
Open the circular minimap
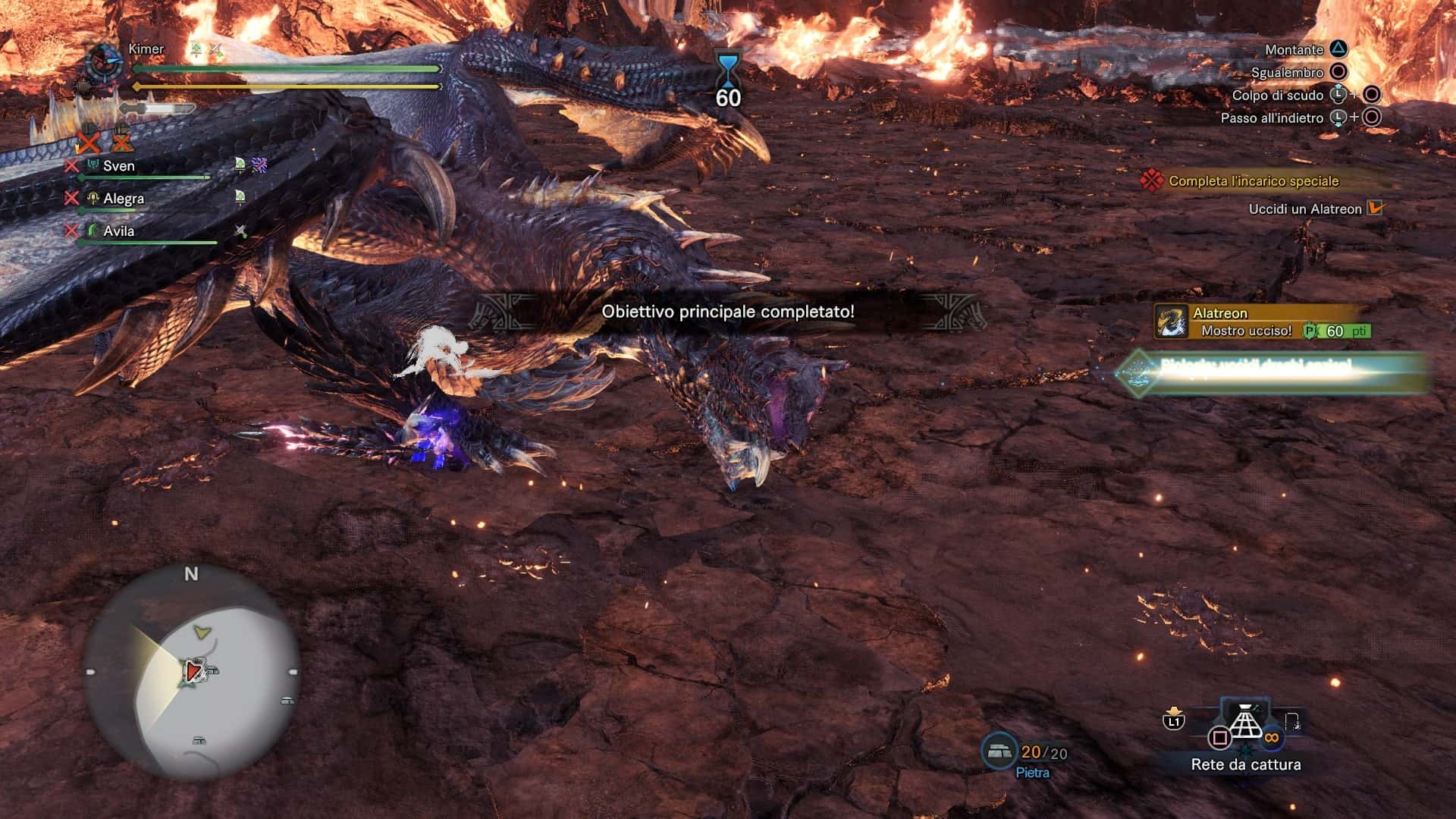(x=191, y=673)
